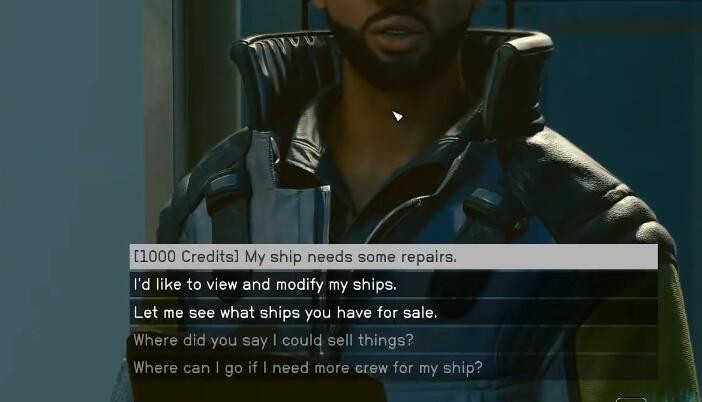702x402 pixels.
Task: Ask where to find more crew for ship
Action: [308, 368]
